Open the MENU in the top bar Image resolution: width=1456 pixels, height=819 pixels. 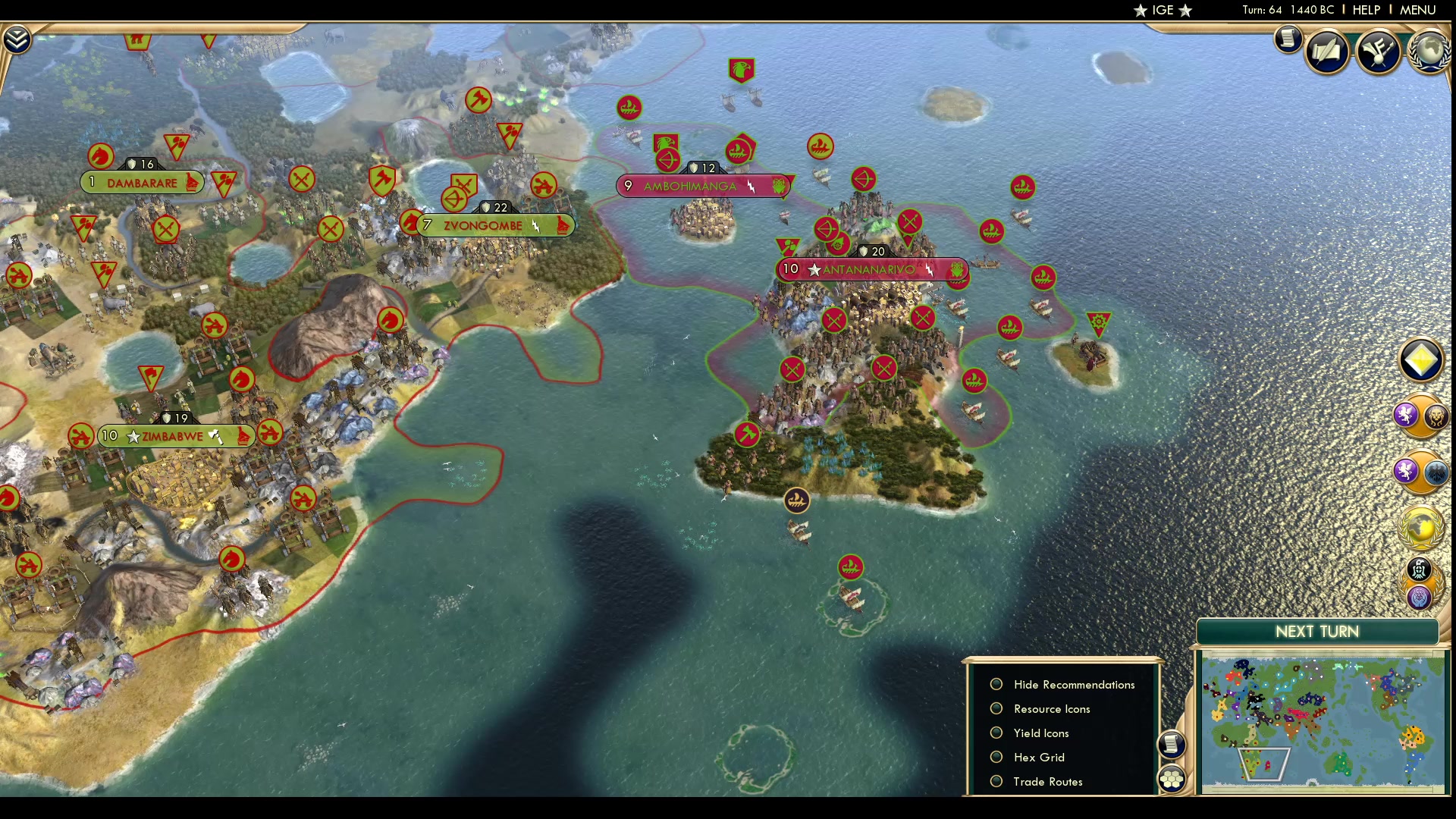click(1417, 10)
